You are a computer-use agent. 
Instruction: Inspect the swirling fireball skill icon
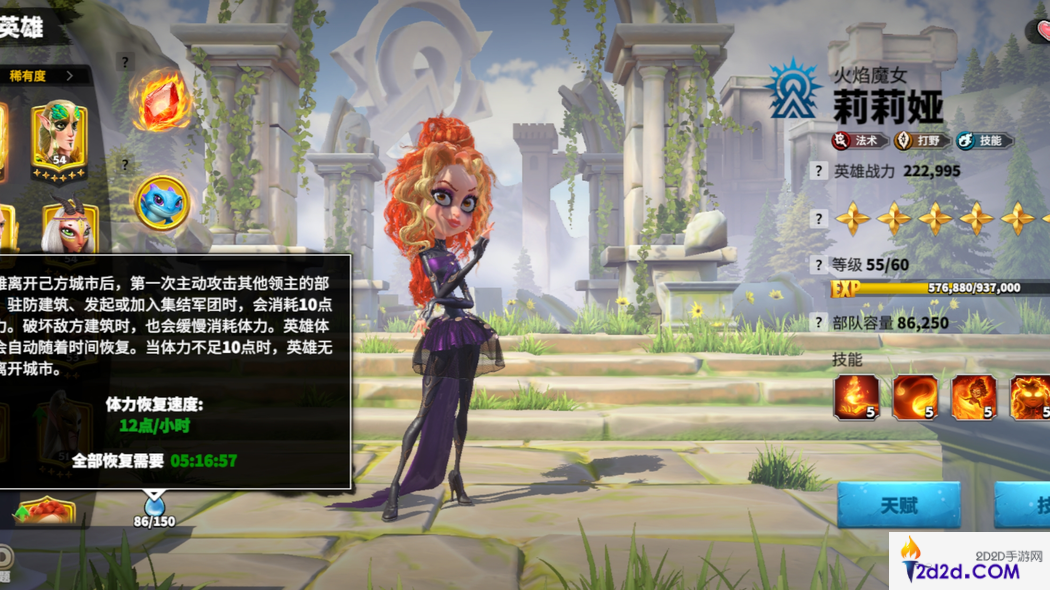pyautogui.click(x=915, y=397)
